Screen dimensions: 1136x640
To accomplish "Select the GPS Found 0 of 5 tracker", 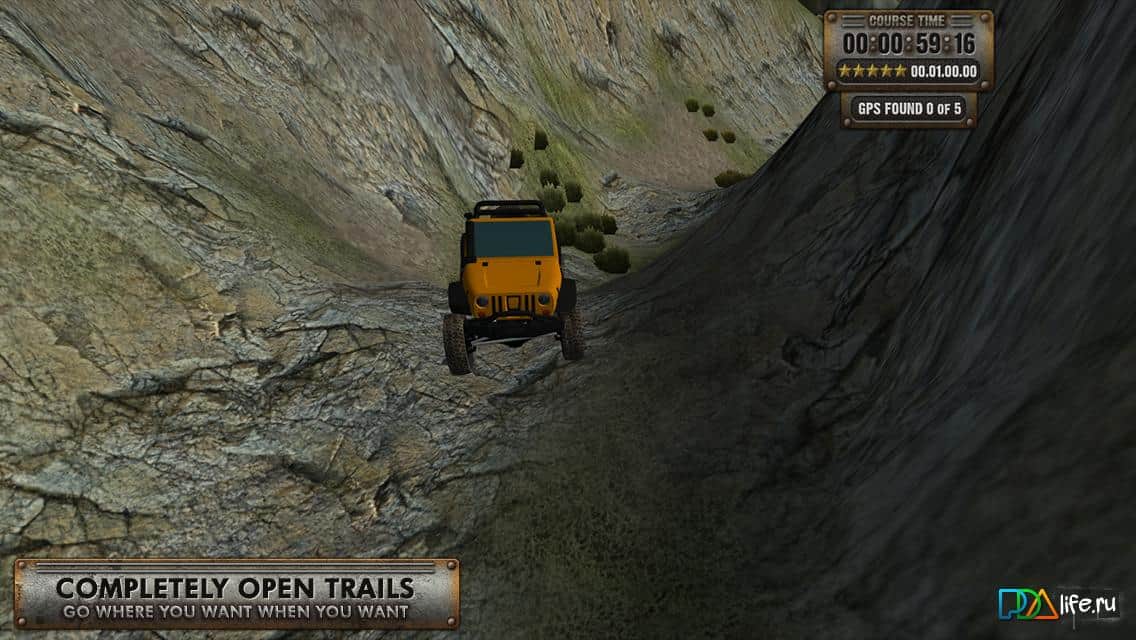I will (x=908, y=109).
